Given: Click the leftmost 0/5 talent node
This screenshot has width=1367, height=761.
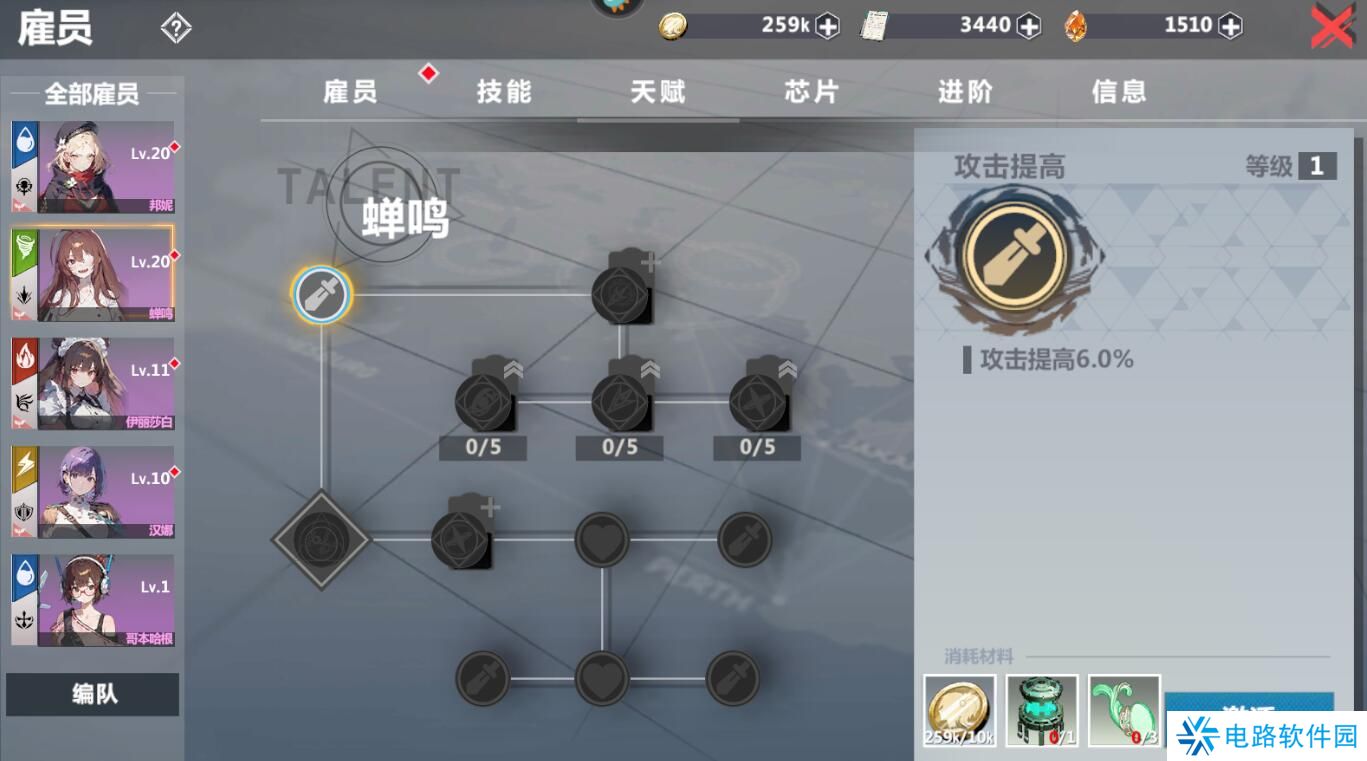Looking at the screenshot, I should point(482,402).
